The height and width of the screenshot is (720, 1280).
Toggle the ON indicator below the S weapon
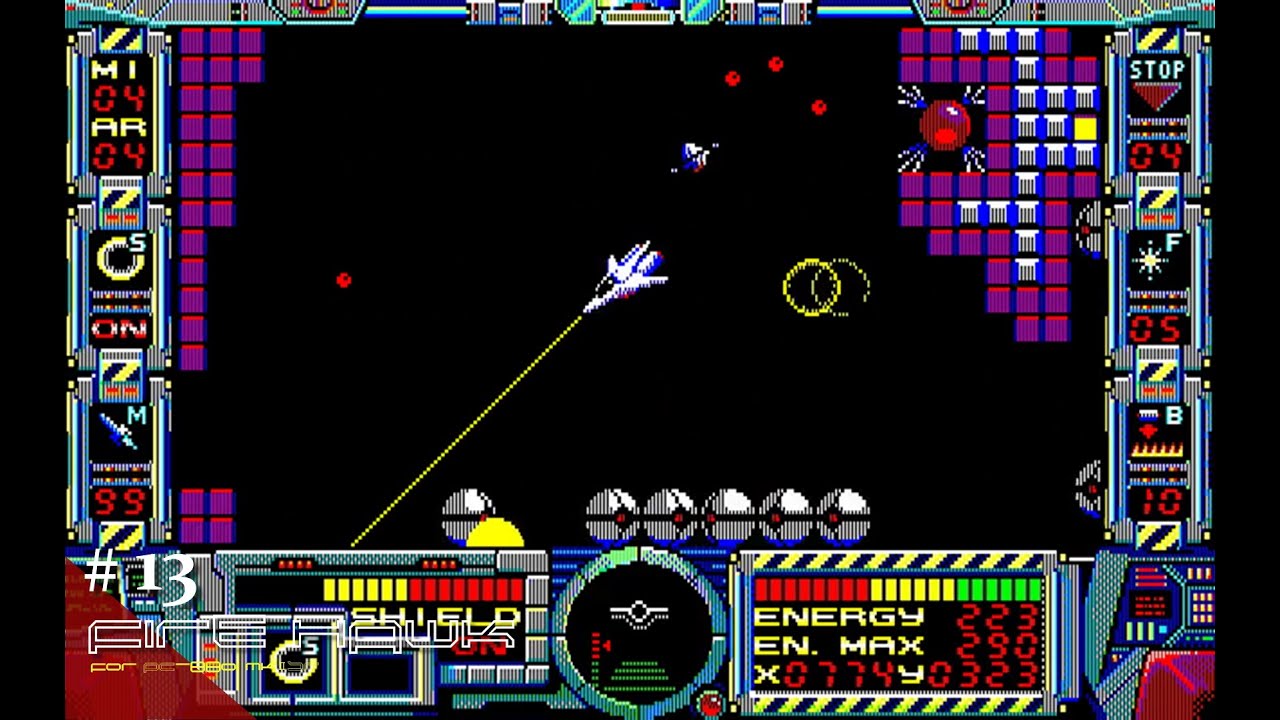click(120, 330)
